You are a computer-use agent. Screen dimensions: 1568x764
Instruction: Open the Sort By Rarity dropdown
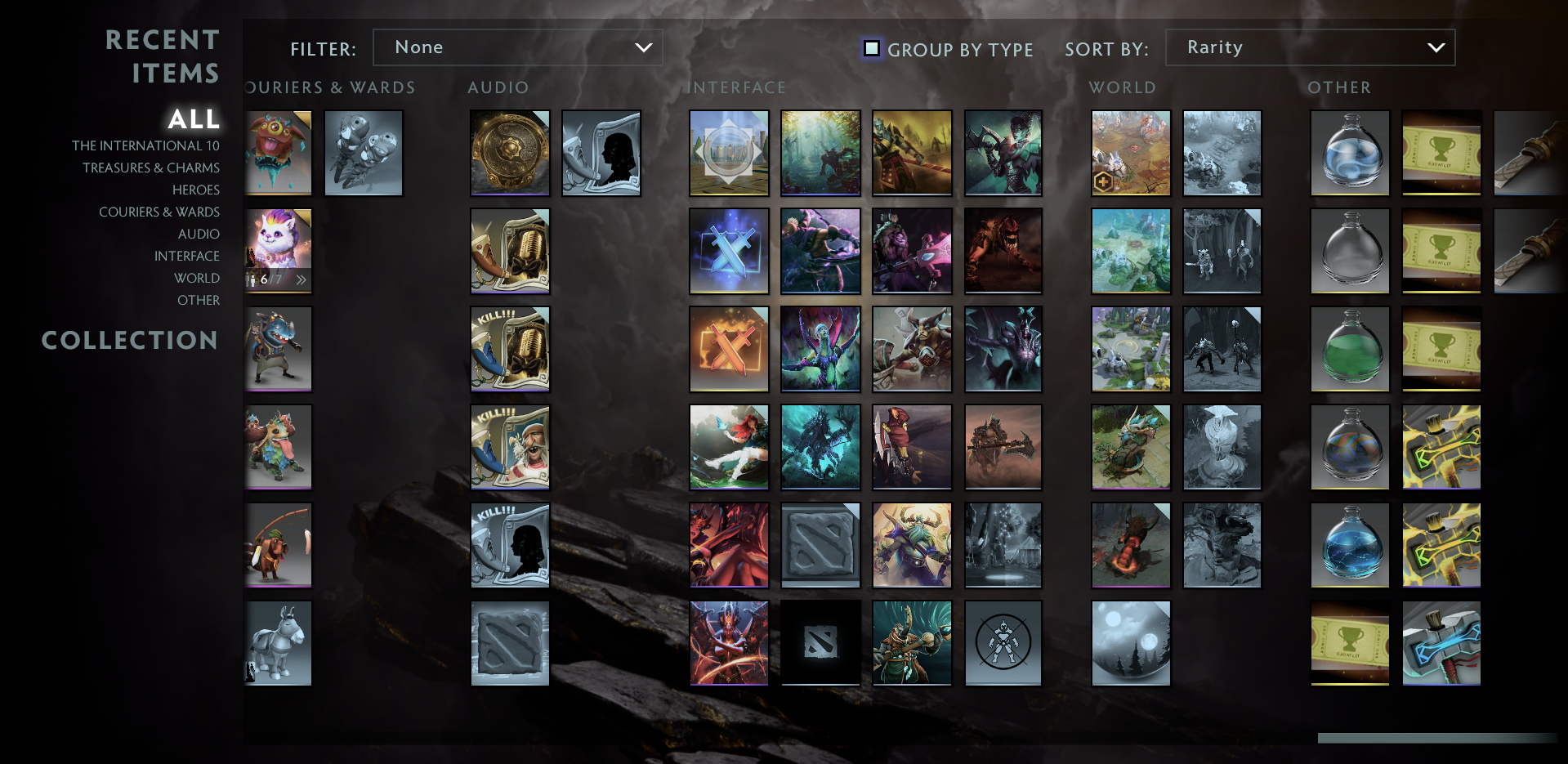(x=1310, y=47)
